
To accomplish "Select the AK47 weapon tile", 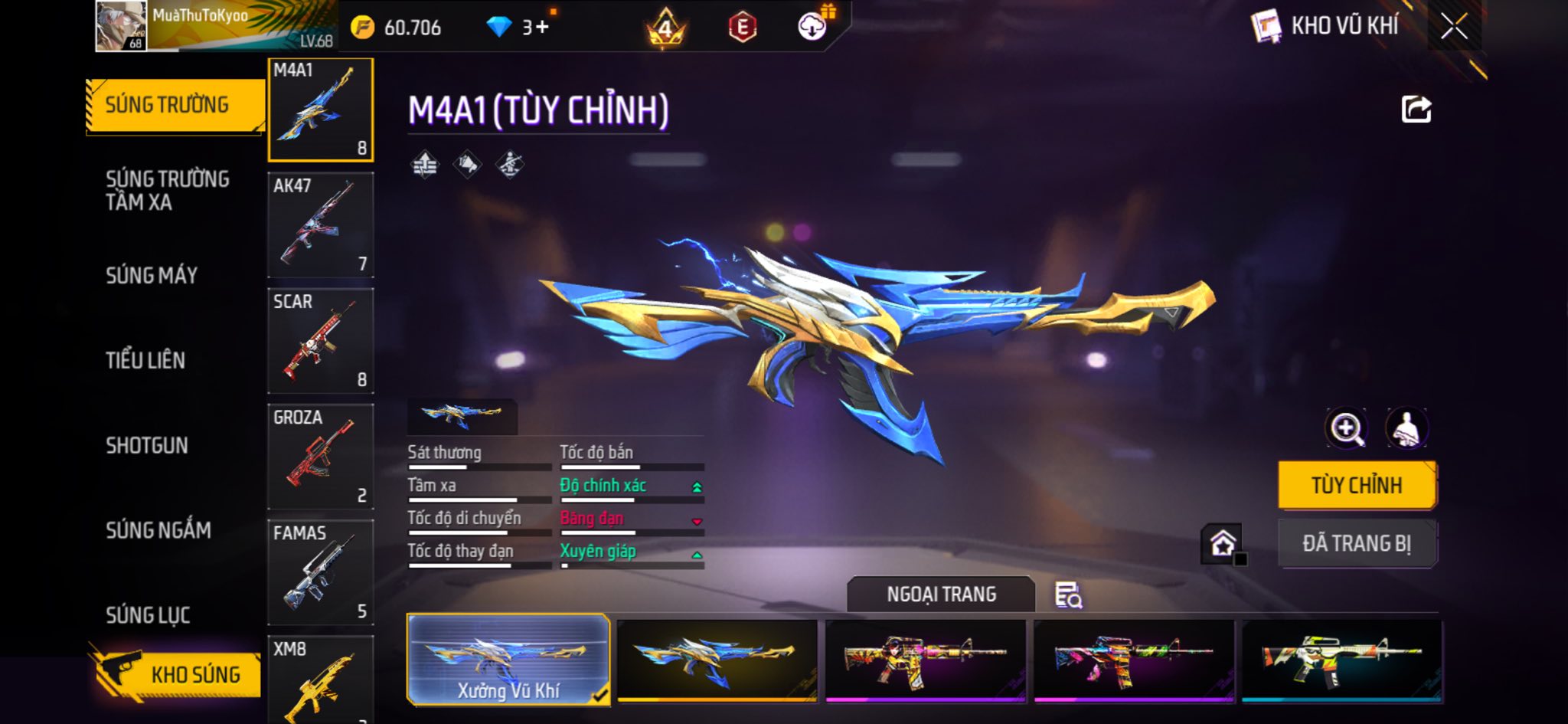I will coord(321,225).
